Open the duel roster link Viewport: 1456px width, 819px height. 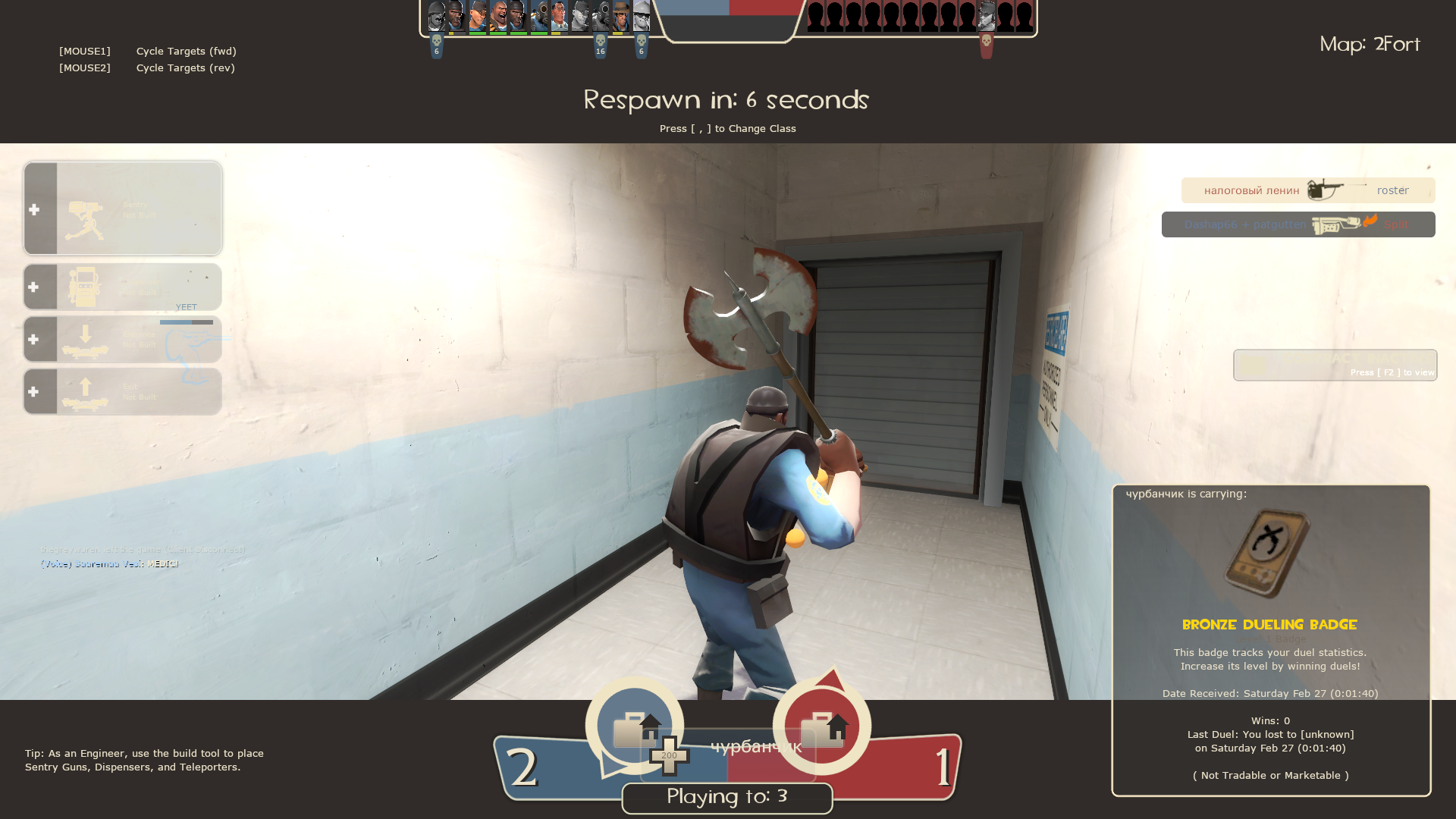pos(1393,190)
